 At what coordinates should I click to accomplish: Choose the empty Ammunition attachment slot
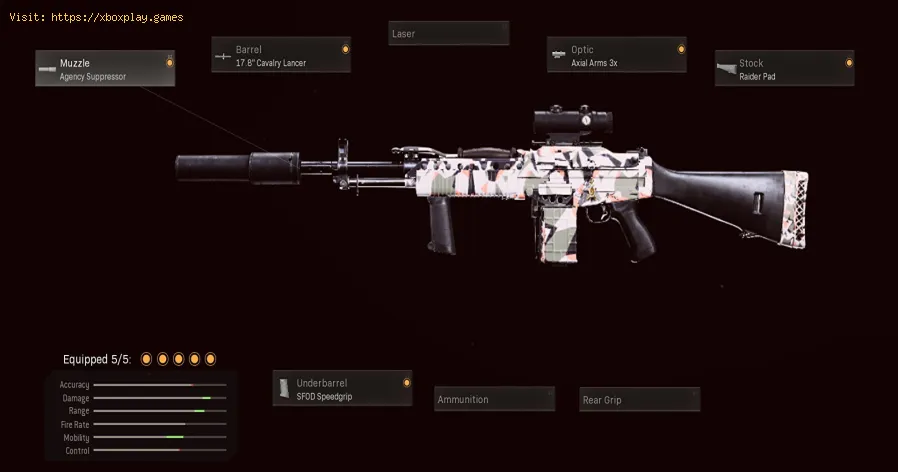pyautogui.click(x=494, y=399)
